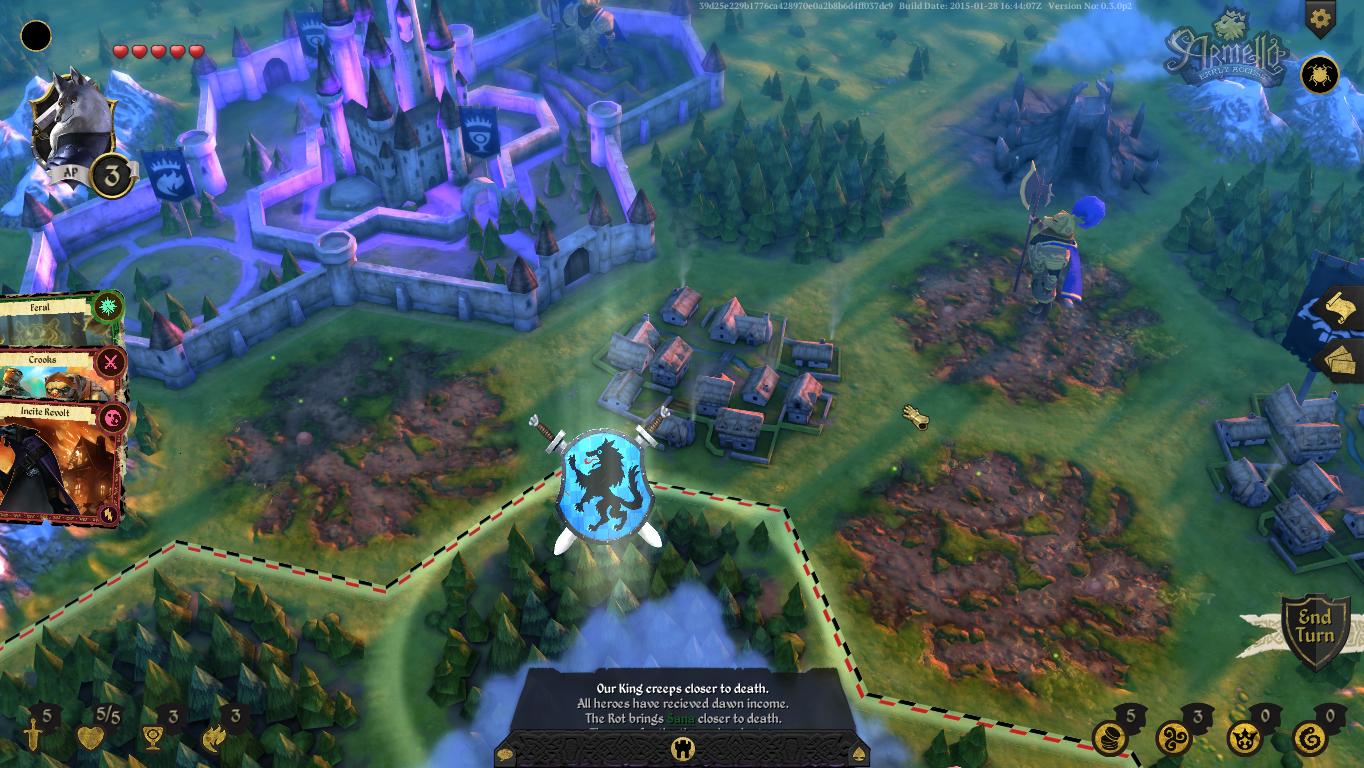Open the quest scroll button
This screenshot has width=1364, height=768.
point(1341,308)
